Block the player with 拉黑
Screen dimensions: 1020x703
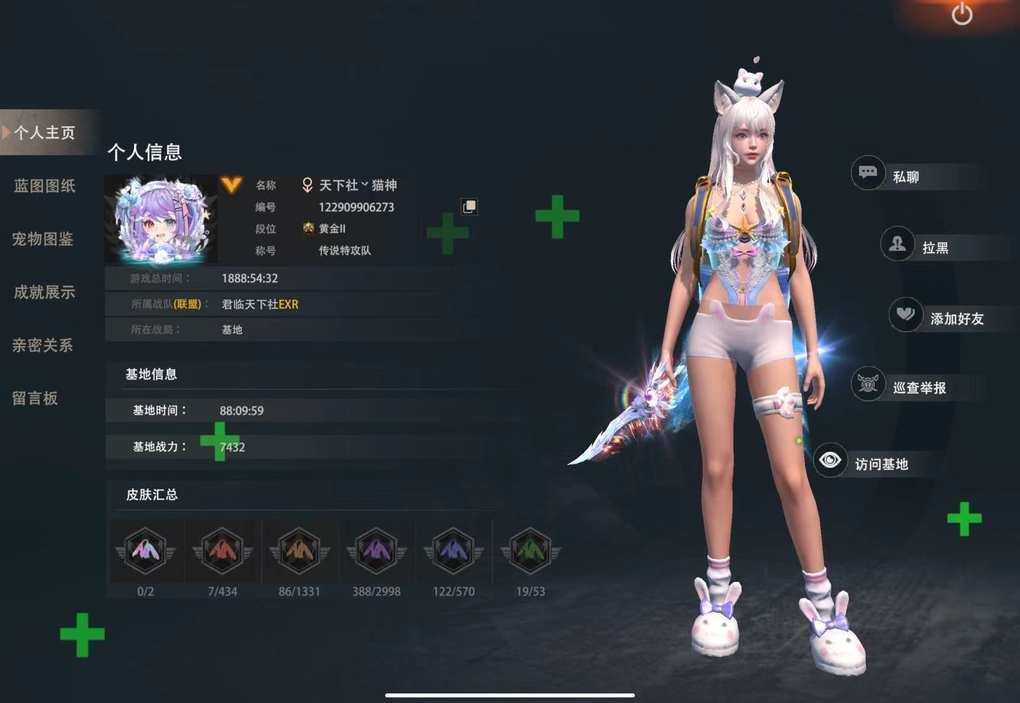(934, 247)
